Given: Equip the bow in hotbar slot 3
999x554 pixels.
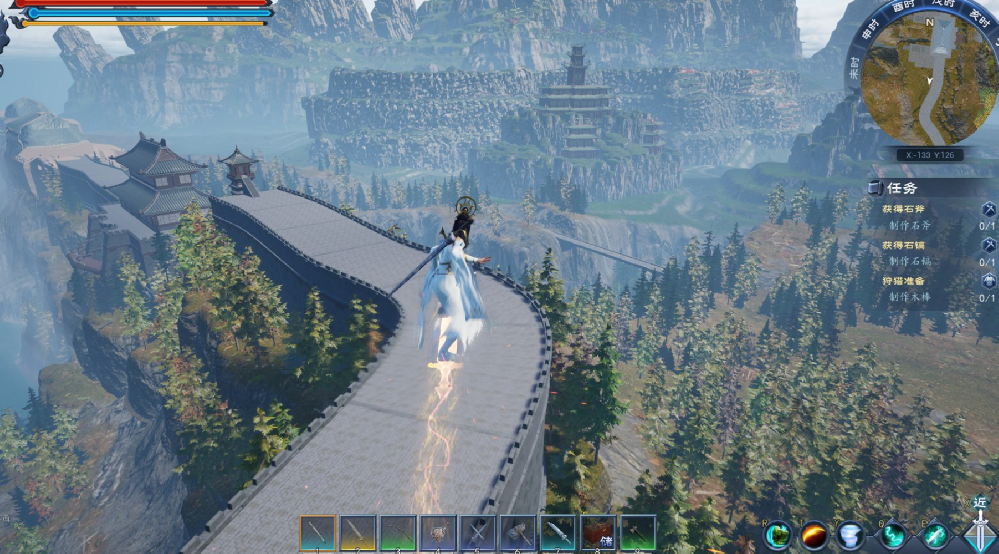Looking at the screenshot, I should (398, 532).
